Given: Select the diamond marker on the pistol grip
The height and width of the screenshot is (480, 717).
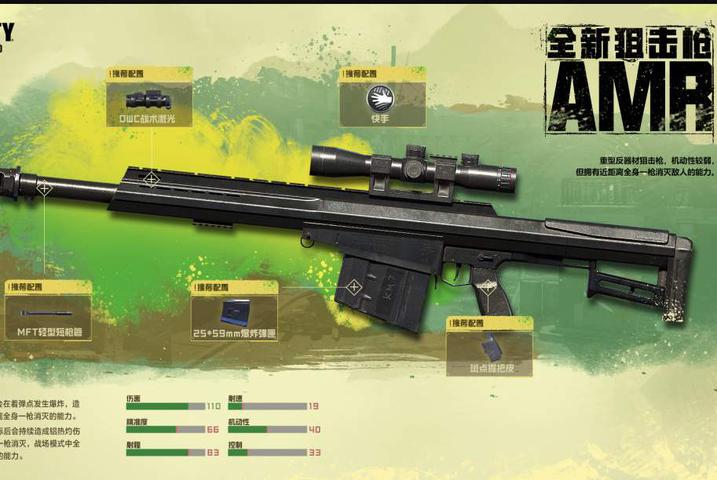Looking at the screenshot, I should tap(486, 285).
